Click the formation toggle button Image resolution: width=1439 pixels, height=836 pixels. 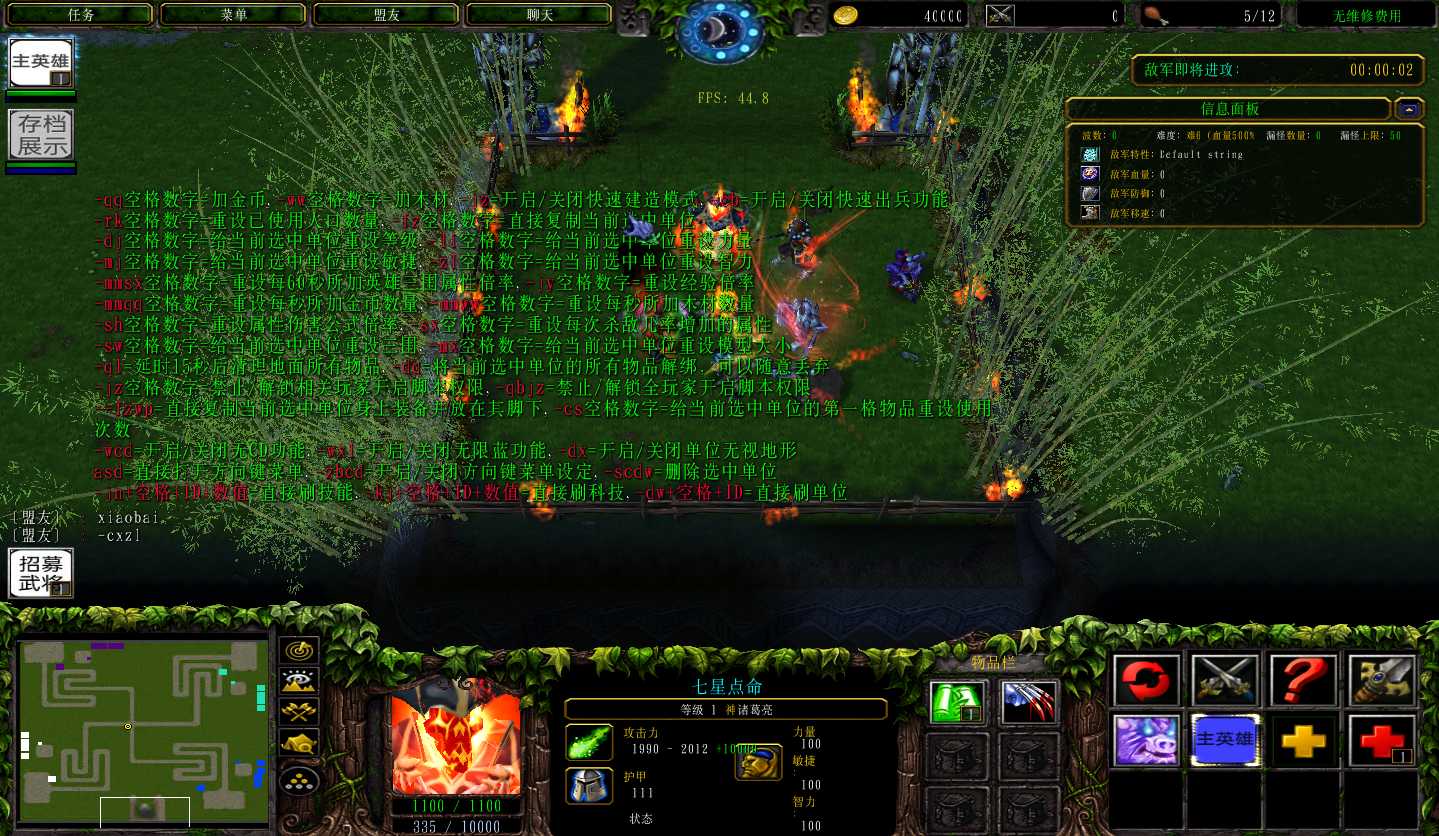coord(299,779)
